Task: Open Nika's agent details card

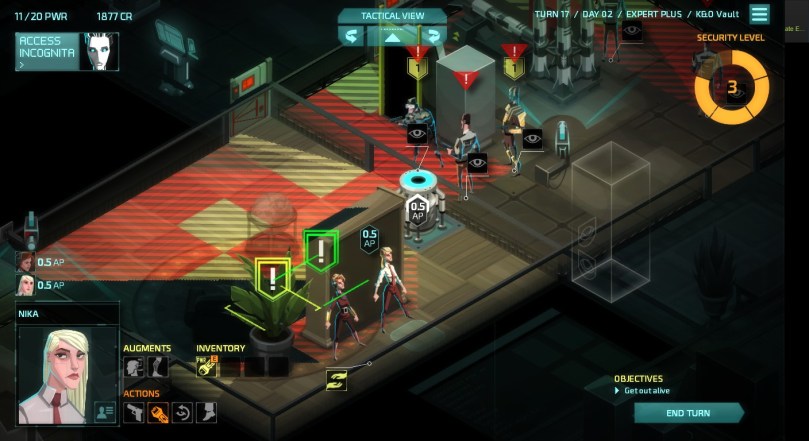Action: [104, 410]
